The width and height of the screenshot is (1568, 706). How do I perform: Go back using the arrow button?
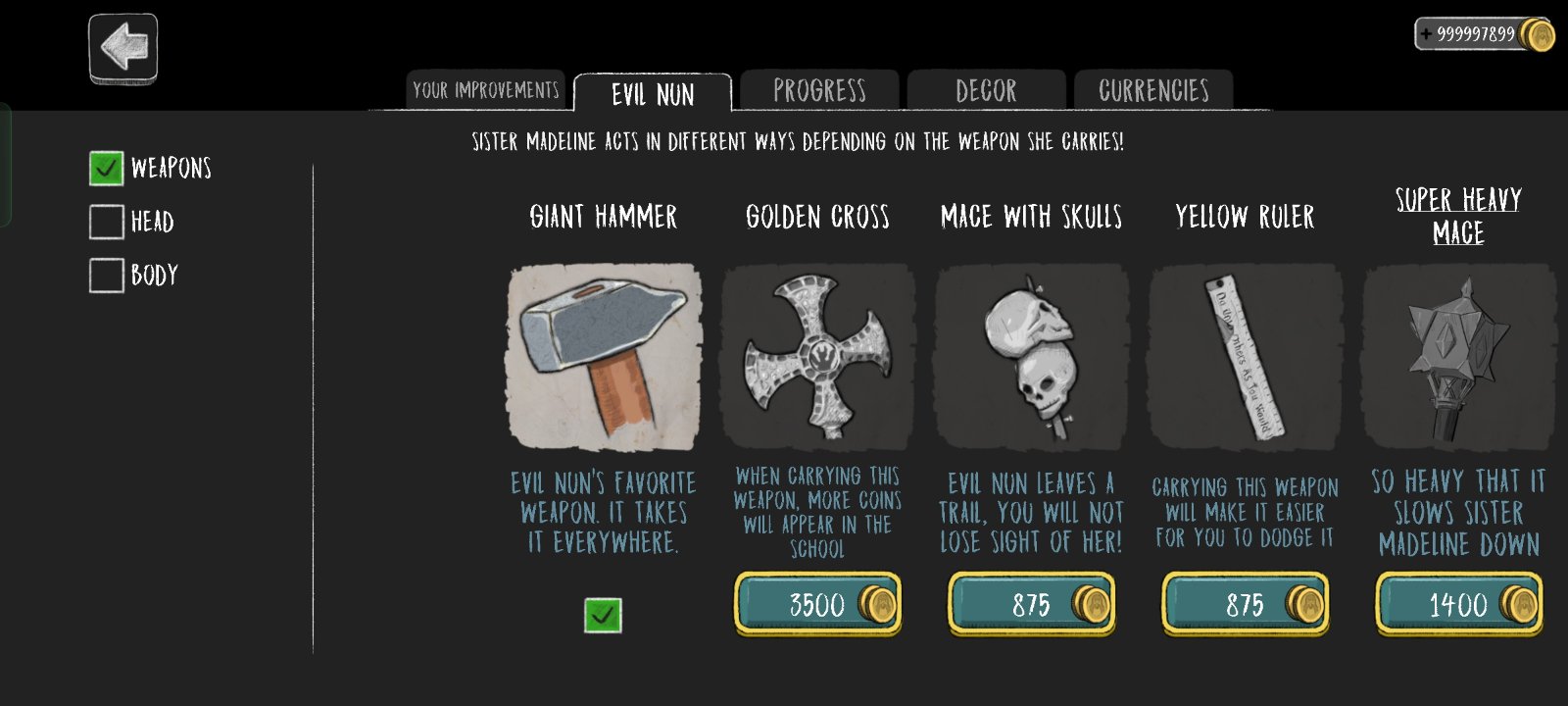tap(123, 47)
